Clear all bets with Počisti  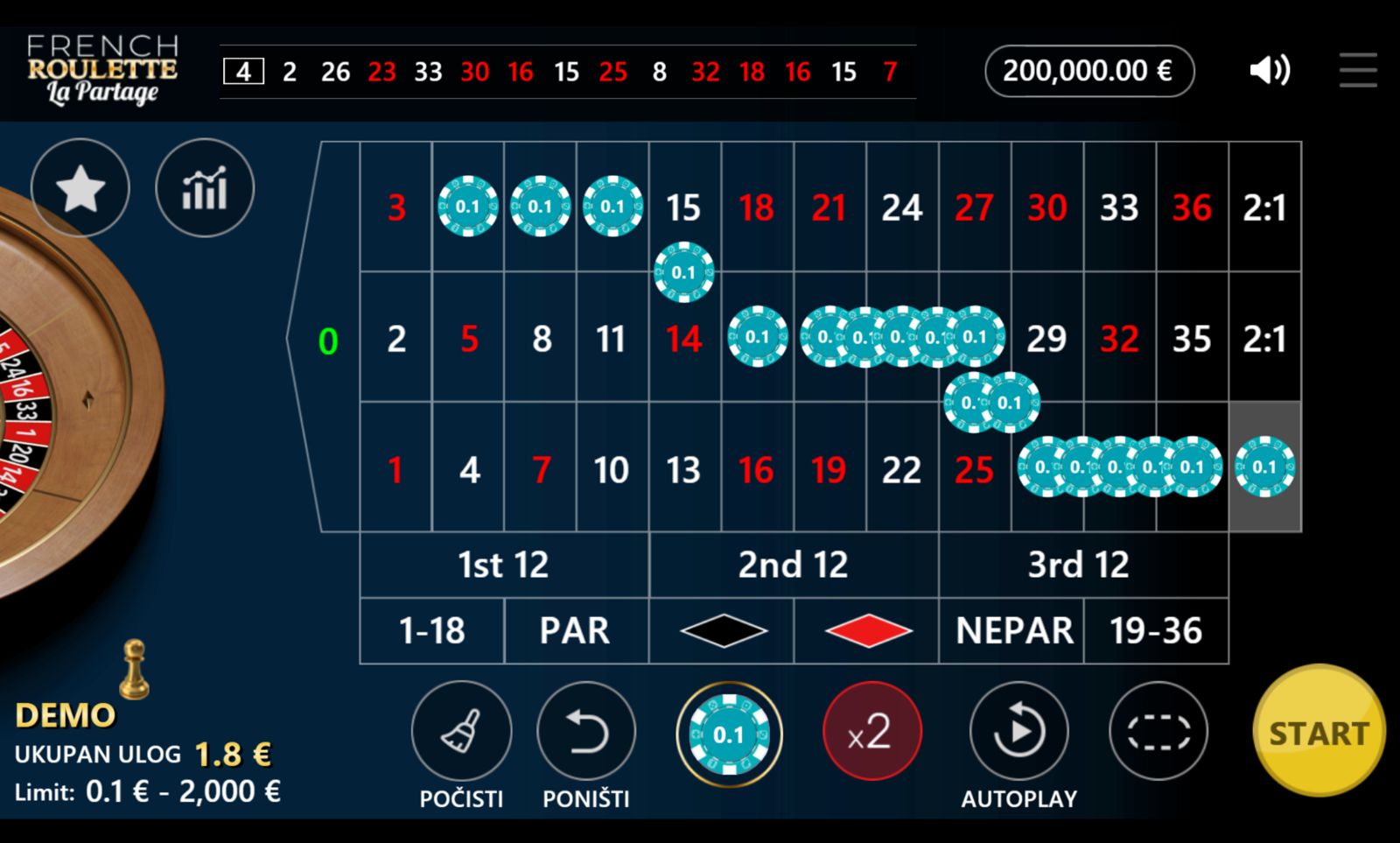(x=461, y=732)
